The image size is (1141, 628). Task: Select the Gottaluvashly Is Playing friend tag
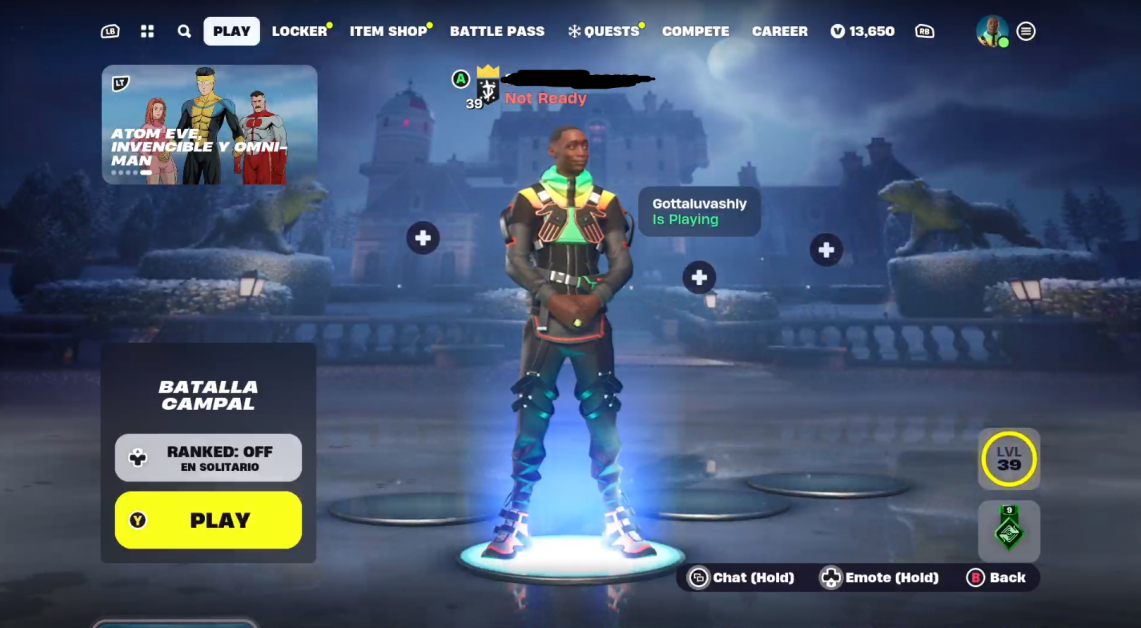click(699, 212)
